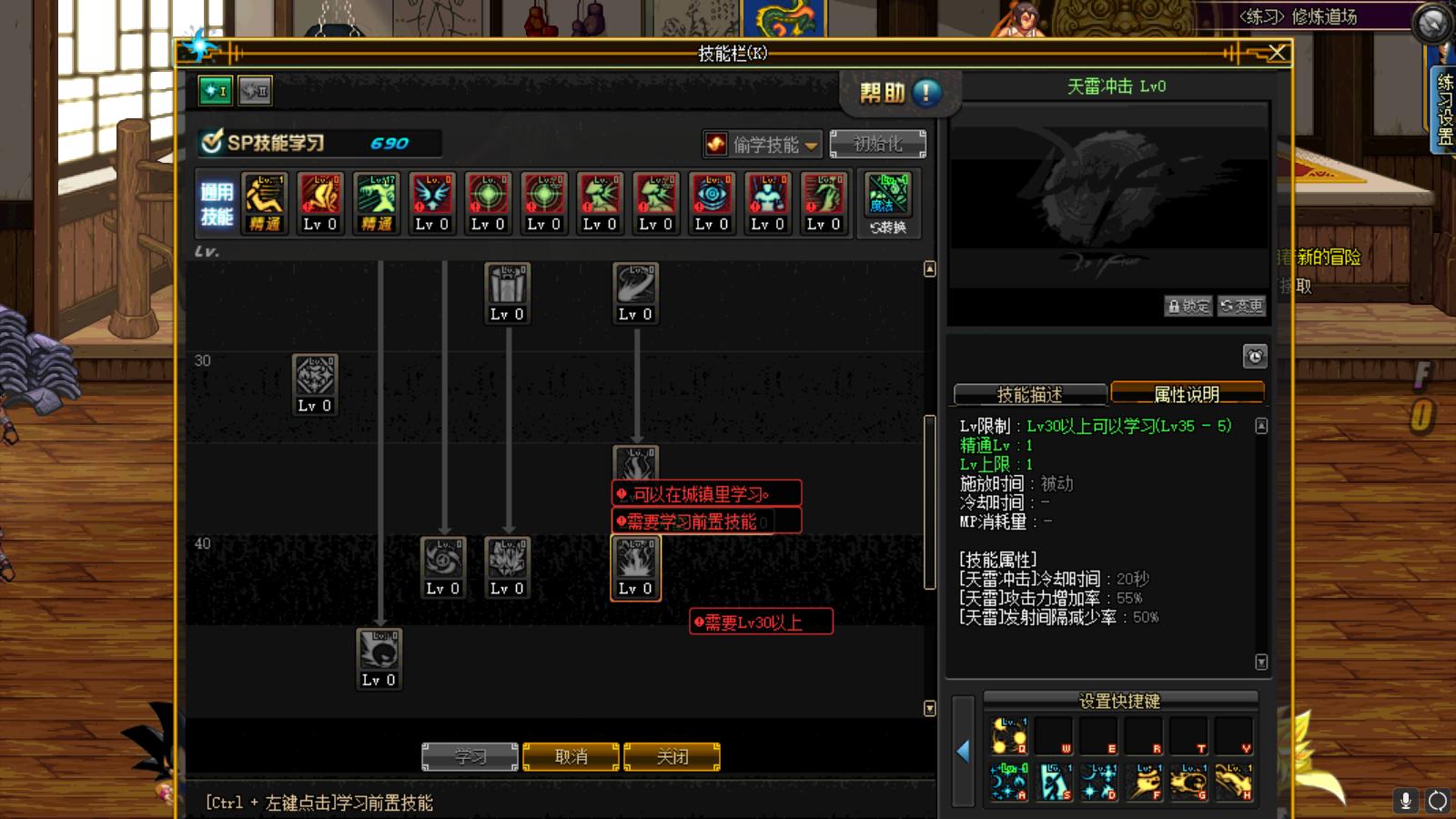Click the eye-shaped skill icon in mastery row
Image resolution: width=1456 pixels, height=819 pixels.
(x=712, y=200)
